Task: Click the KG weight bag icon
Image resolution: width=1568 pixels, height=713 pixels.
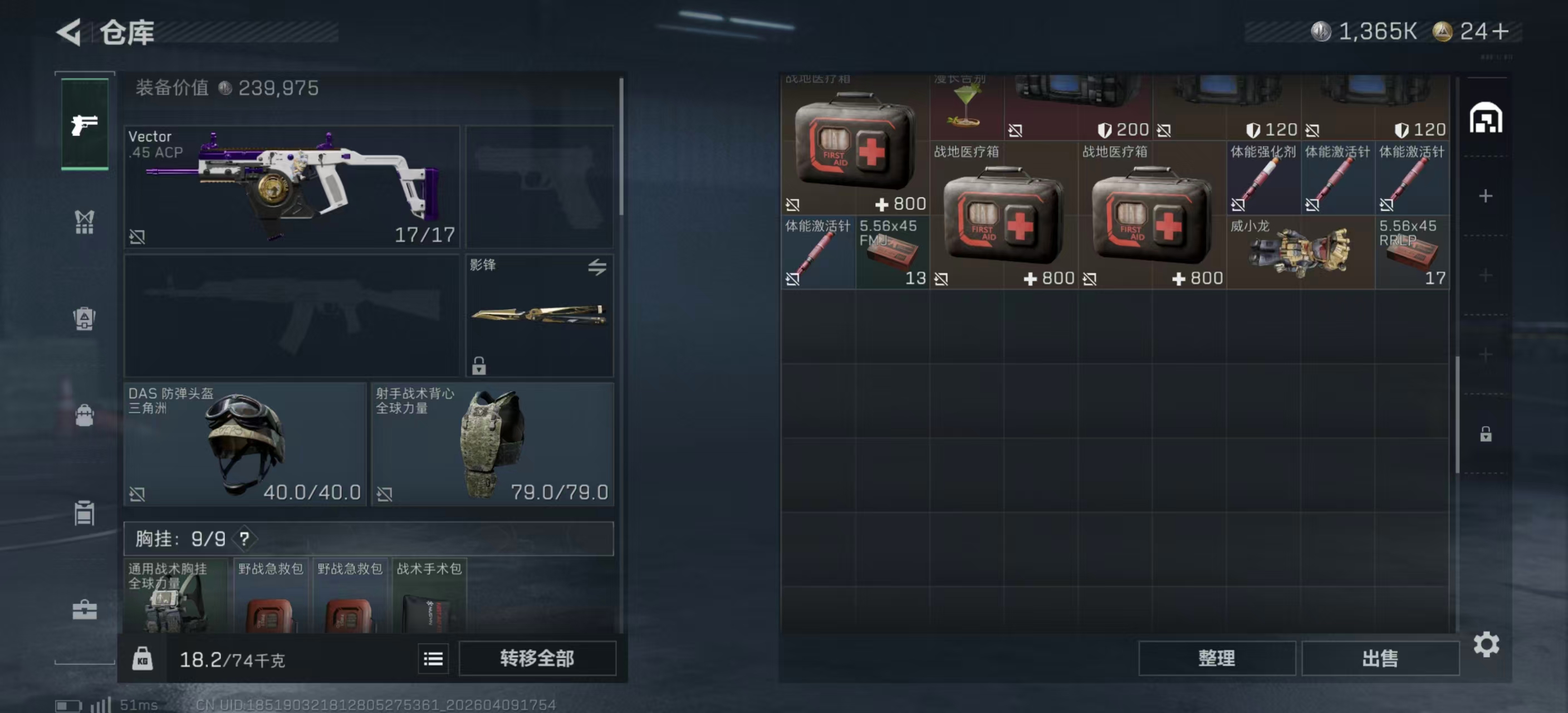Action: 144,658
